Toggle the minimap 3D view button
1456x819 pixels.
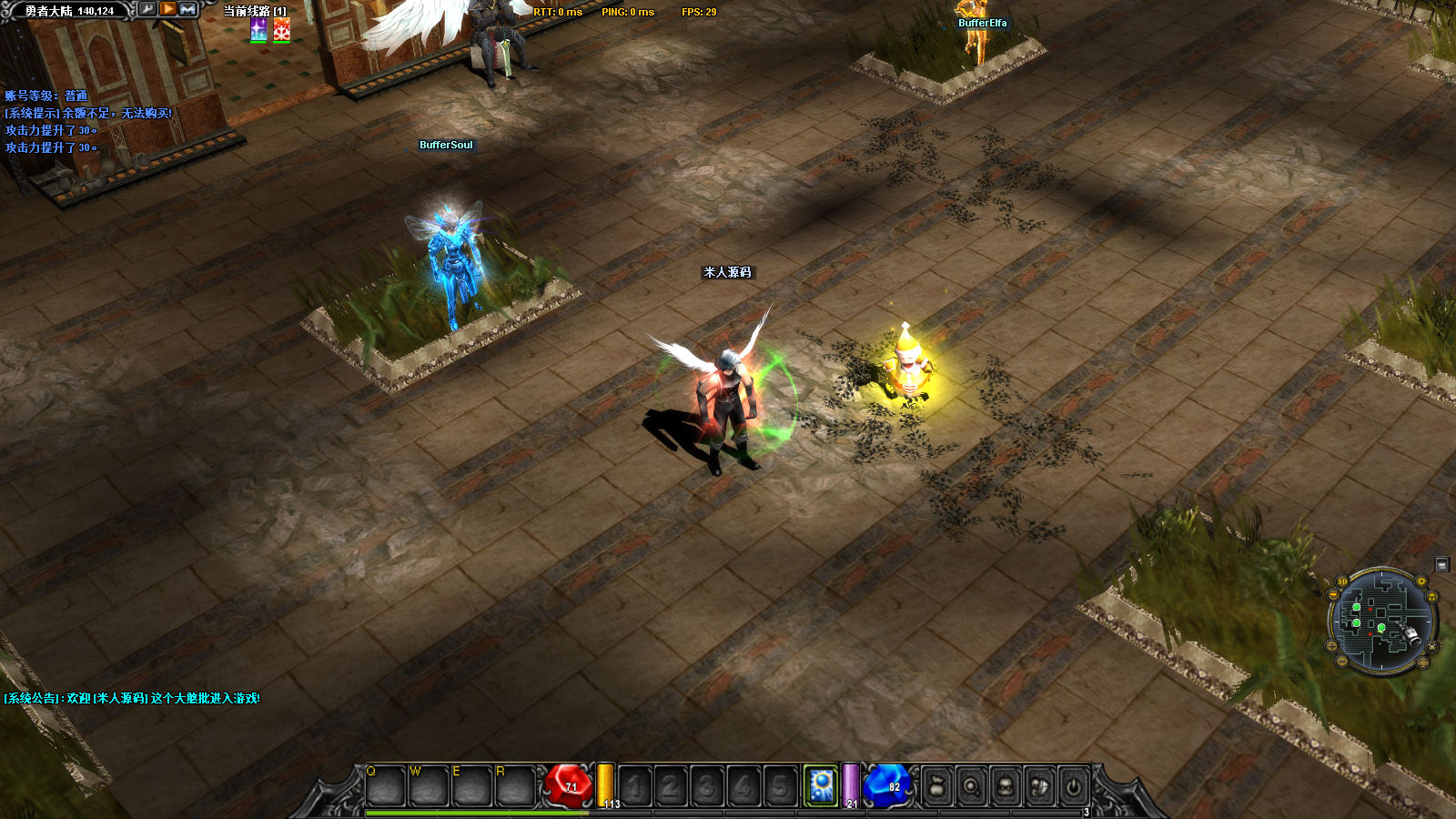1341,582
